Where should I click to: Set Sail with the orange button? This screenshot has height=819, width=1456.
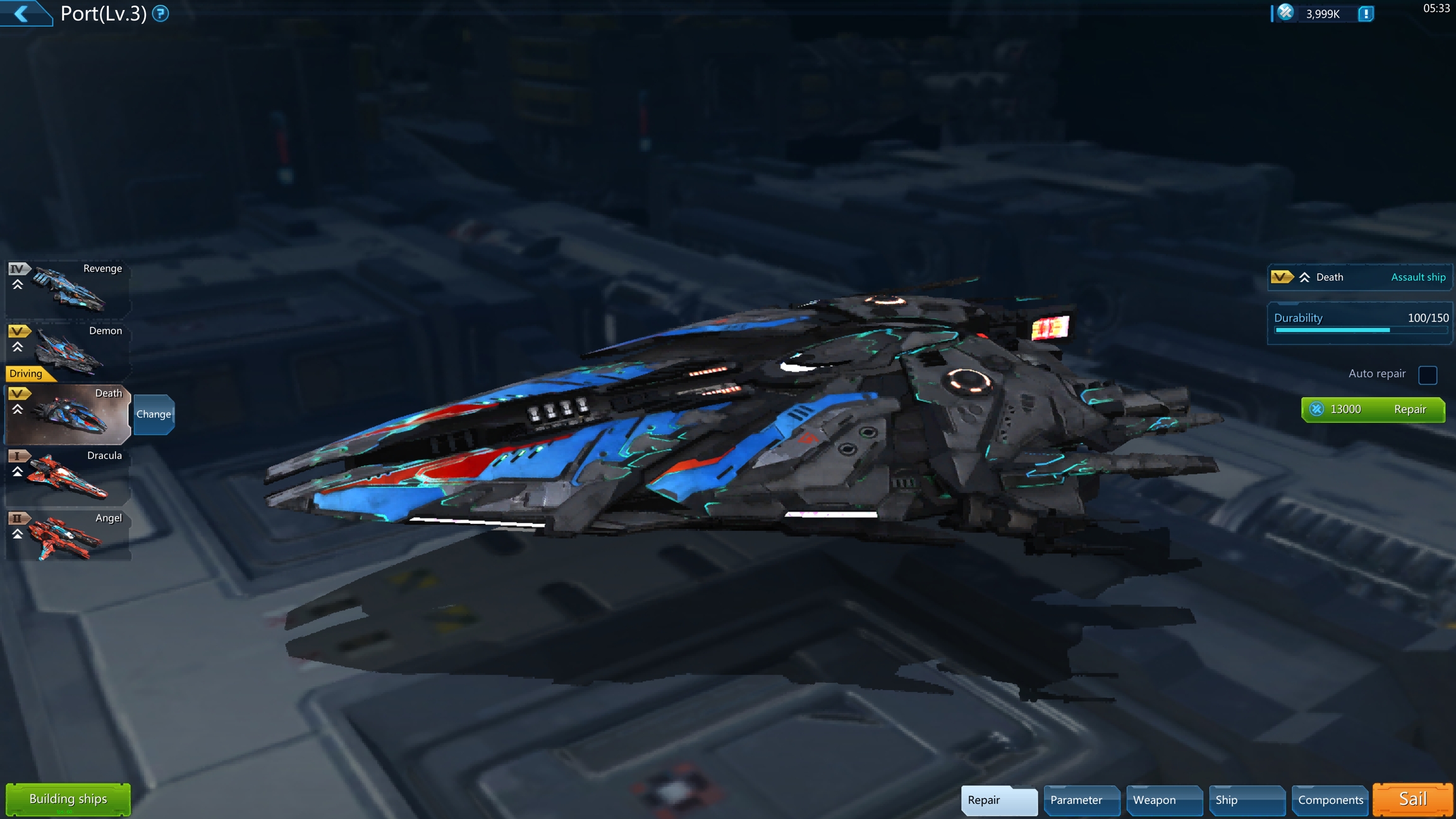point(1413,799)
